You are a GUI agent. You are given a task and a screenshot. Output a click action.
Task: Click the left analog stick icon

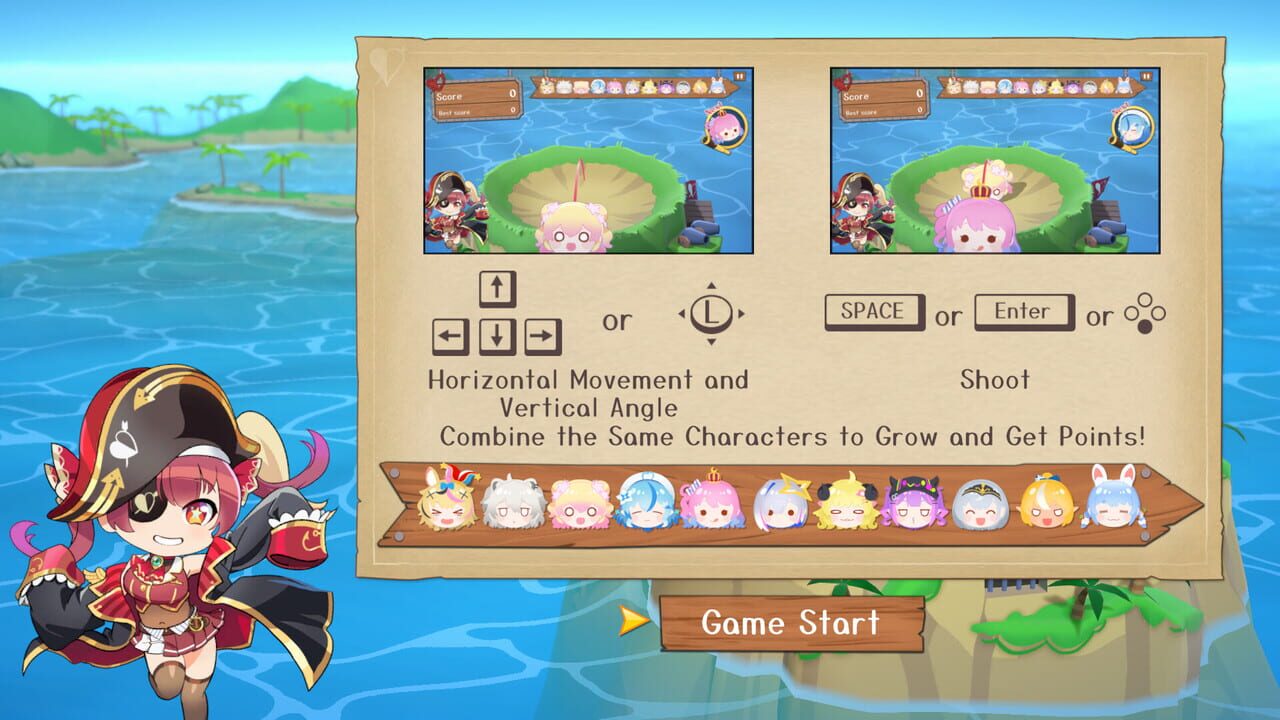tap(712, 316)
